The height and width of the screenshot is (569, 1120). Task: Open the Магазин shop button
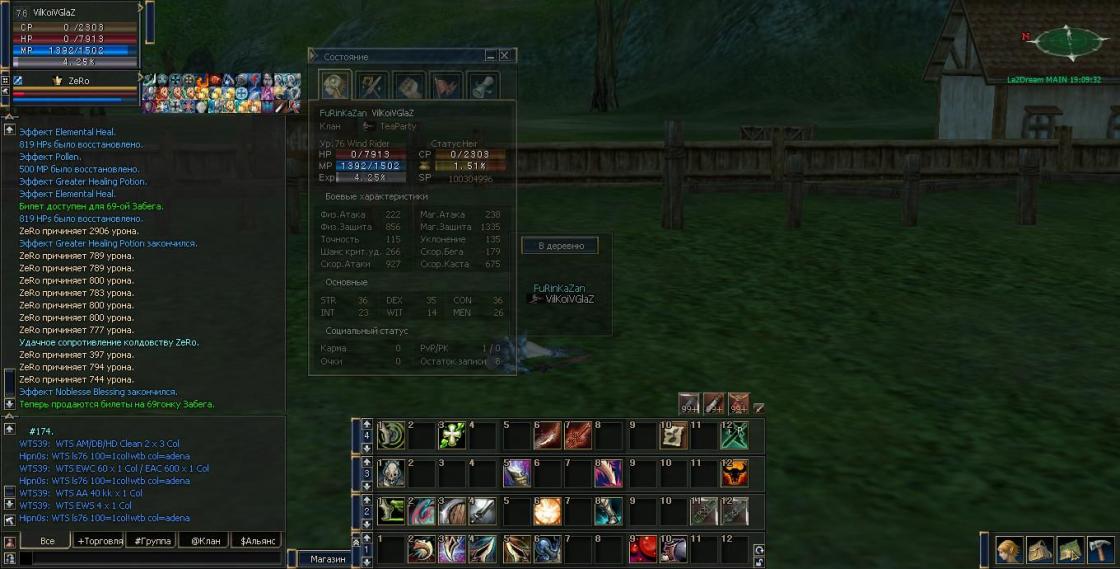pyautogui.click(x=327, y=559)
